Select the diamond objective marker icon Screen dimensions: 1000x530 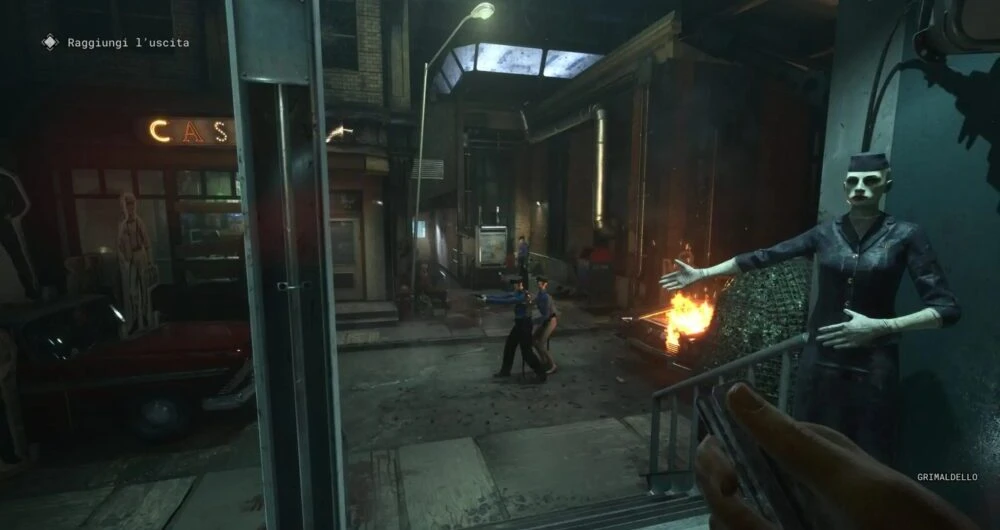[x=50, y=42]
